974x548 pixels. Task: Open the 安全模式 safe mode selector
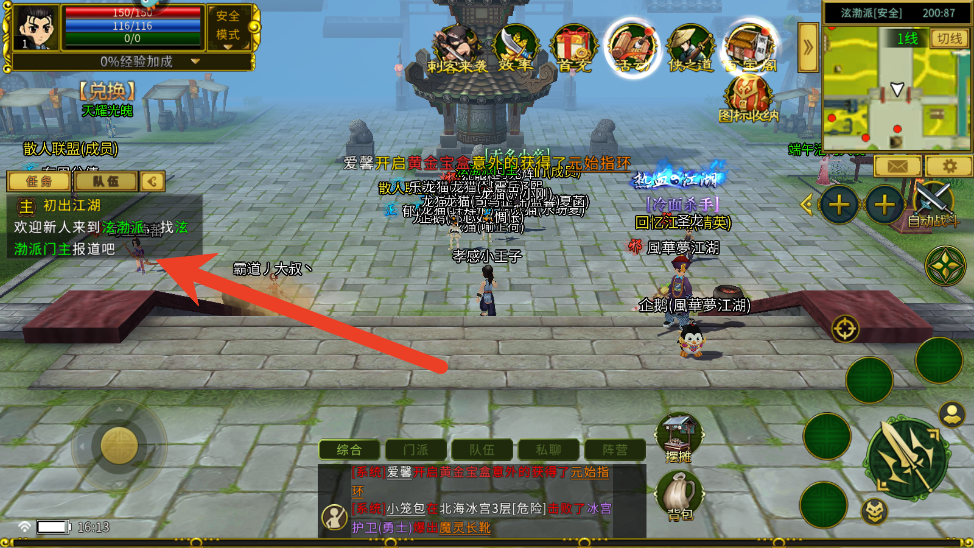(x=228, y=26)
